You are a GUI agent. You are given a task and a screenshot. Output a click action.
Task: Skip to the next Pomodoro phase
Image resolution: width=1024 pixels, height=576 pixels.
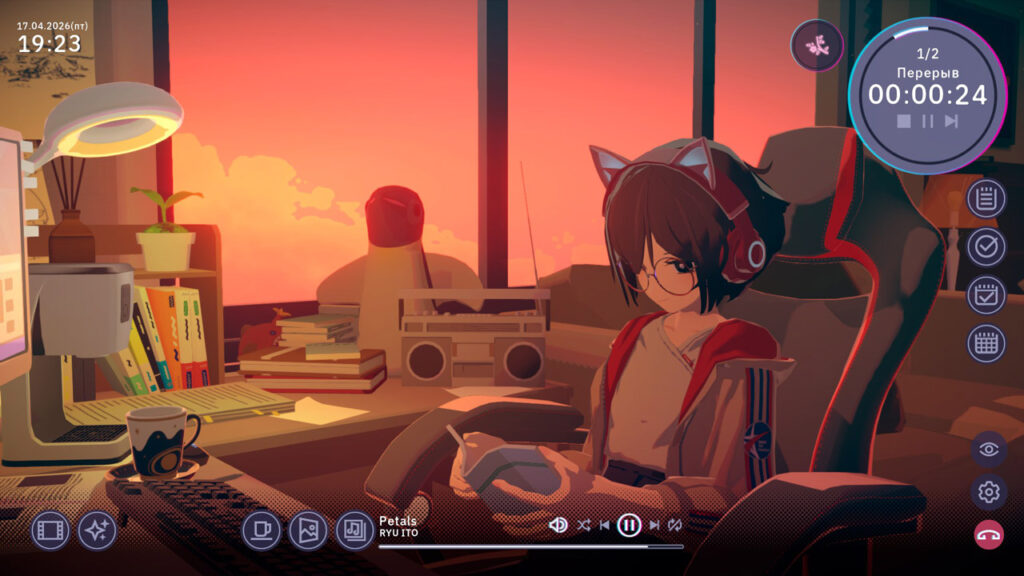[x=951, y=121]
